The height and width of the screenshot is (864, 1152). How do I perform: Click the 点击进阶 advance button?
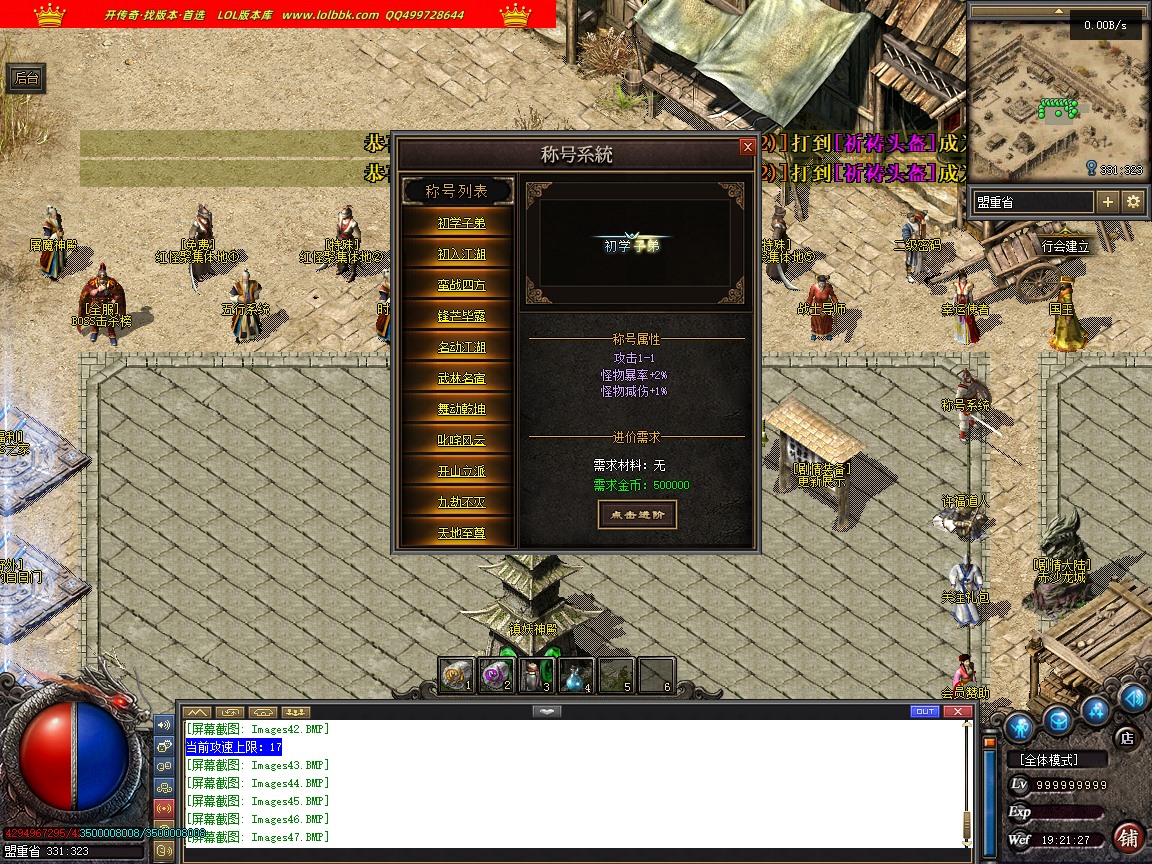tap(637, 514)
